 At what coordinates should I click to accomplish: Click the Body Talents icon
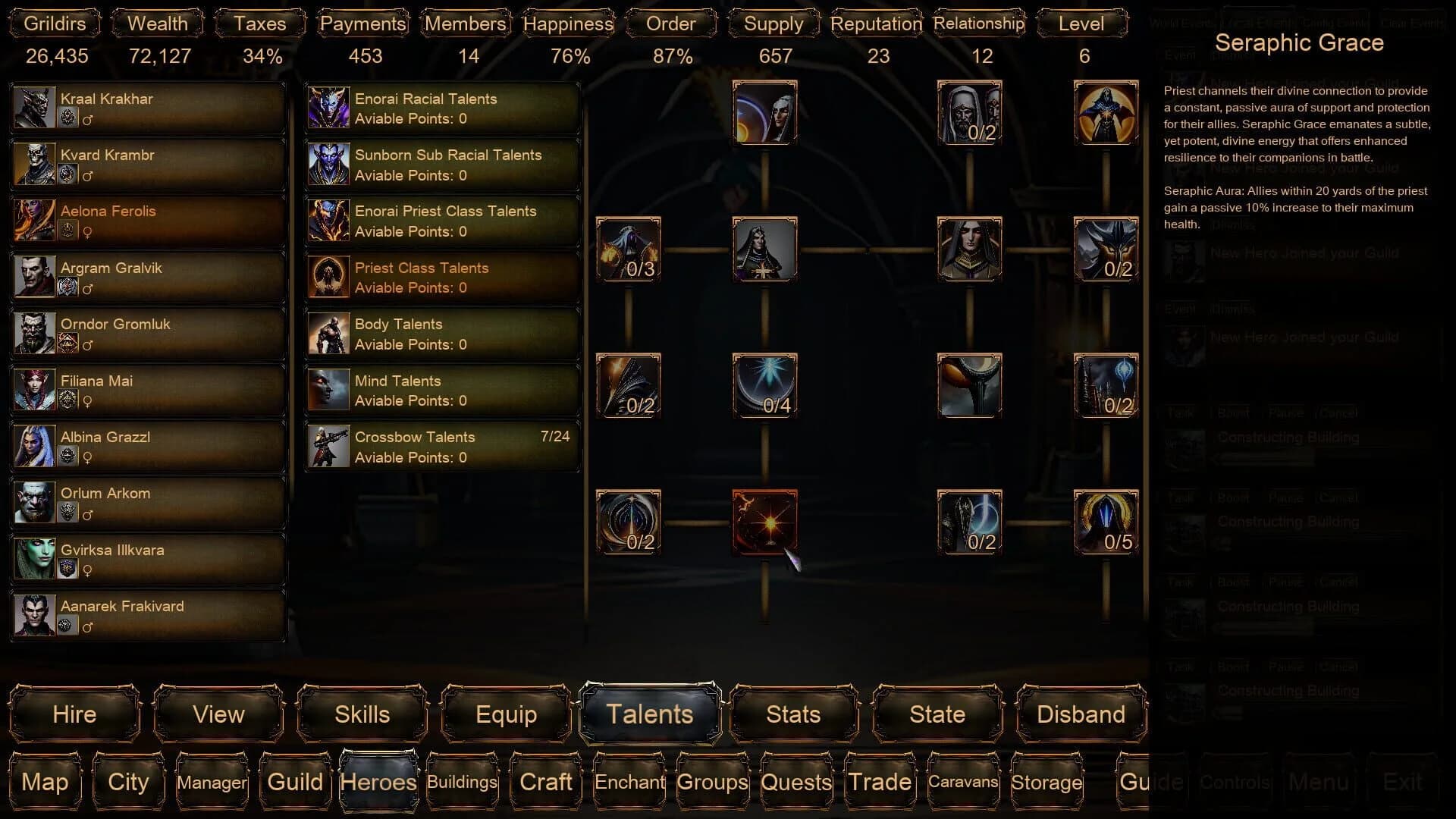328,334
